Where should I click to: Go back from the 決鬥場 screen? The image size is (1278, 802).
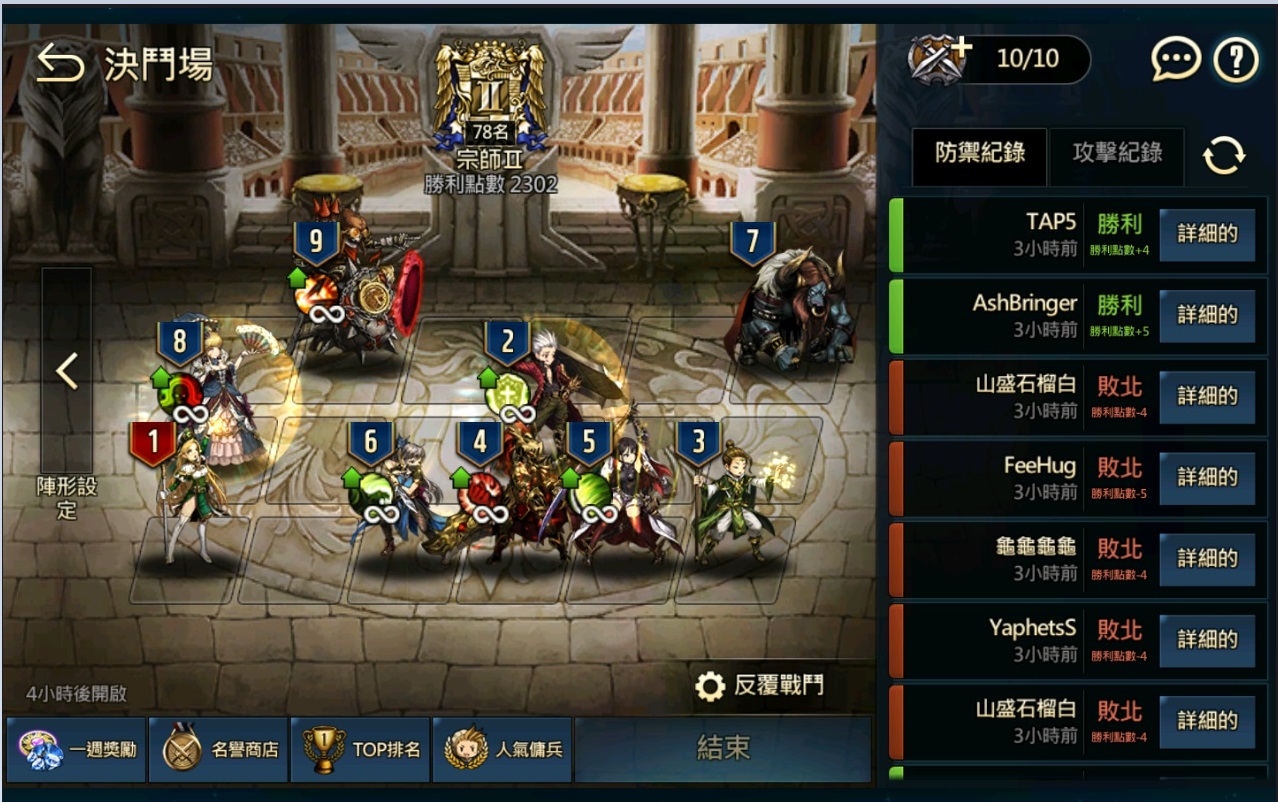(60, 65)
